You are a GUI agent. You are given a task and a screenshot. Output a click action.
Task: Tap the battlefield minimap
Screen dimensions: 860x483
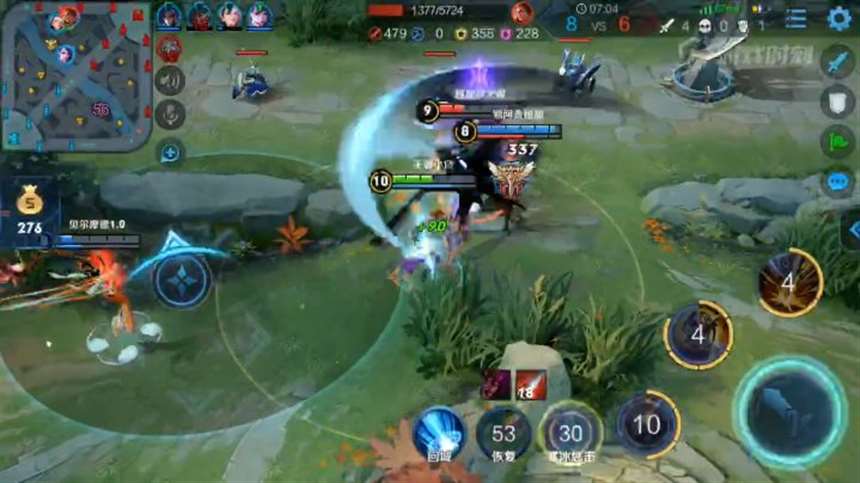(76, 76)
